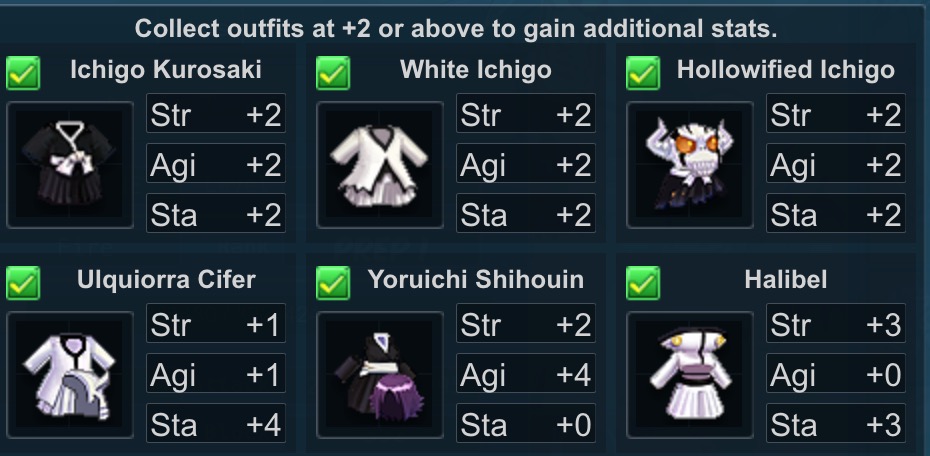
Task: Pick the Ulquiorra Cifer outfit icon
Action: tap(70, 375)
